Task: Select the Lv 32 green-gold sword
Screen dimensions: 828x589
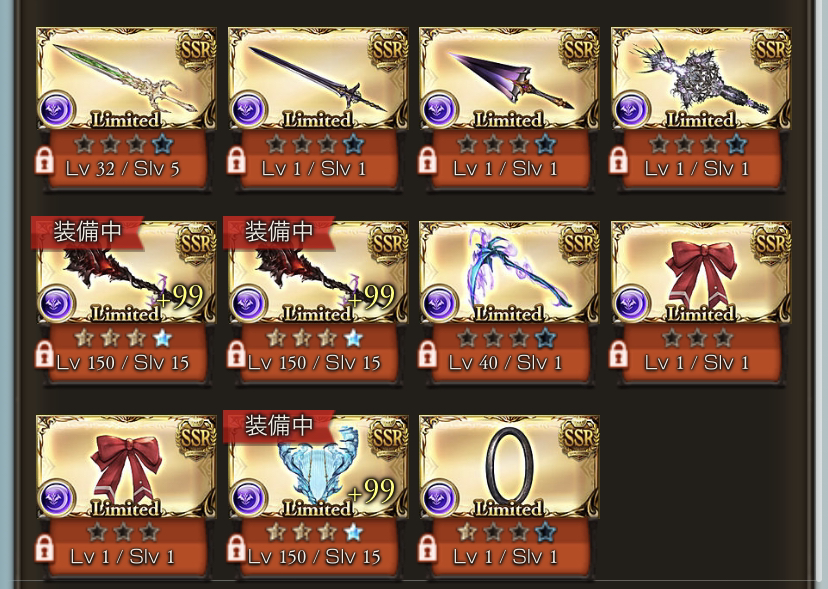Action: 126,80
